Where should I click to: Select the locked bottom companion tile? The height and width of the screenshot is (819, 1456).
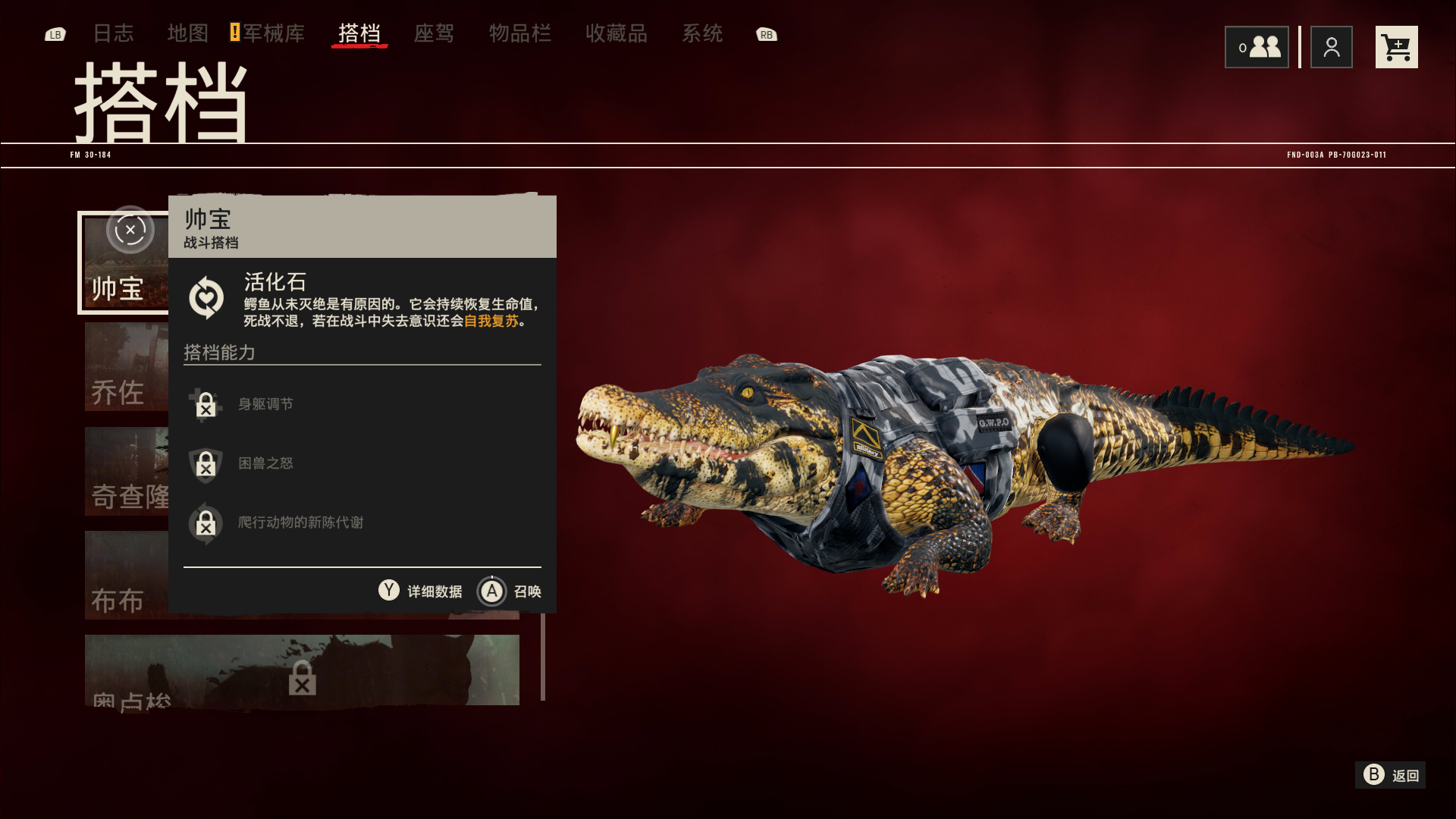click(x=302, y=670)
